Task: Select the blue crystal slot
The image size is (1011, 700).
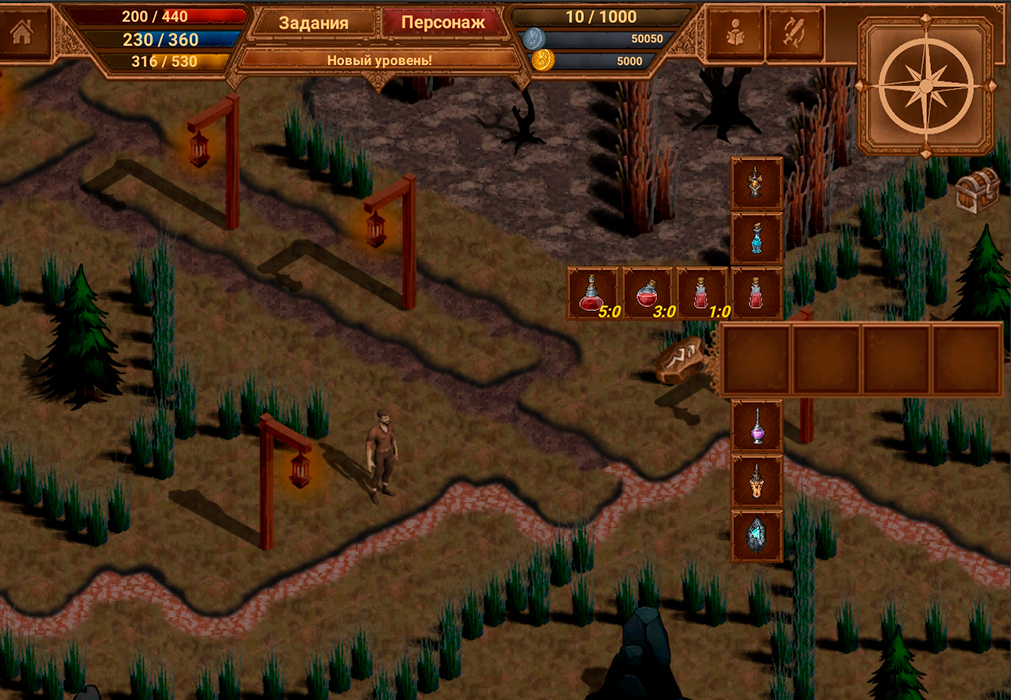Action: point(757,536)
